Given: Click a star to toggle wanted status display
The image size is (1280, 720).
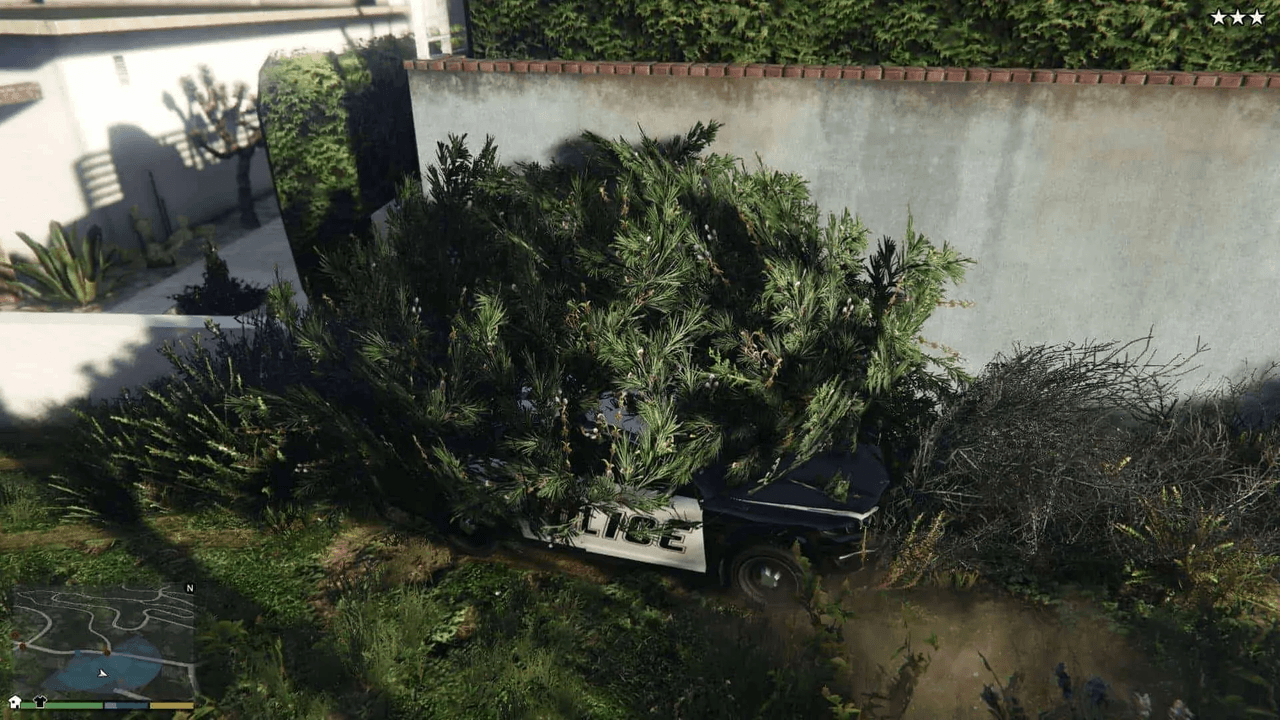Looking at the screenshot, I should pos(1237,16).
